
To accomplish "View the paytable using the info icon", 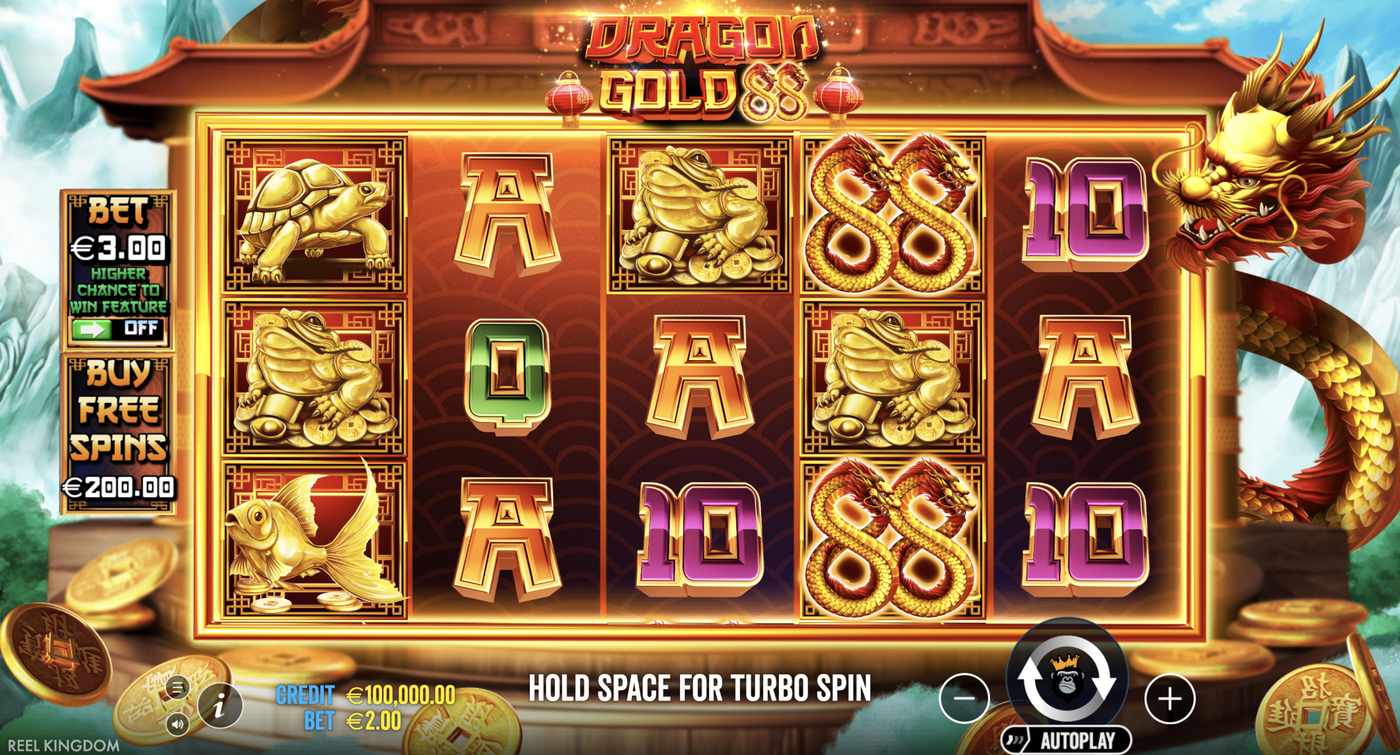I will [219, 704].
